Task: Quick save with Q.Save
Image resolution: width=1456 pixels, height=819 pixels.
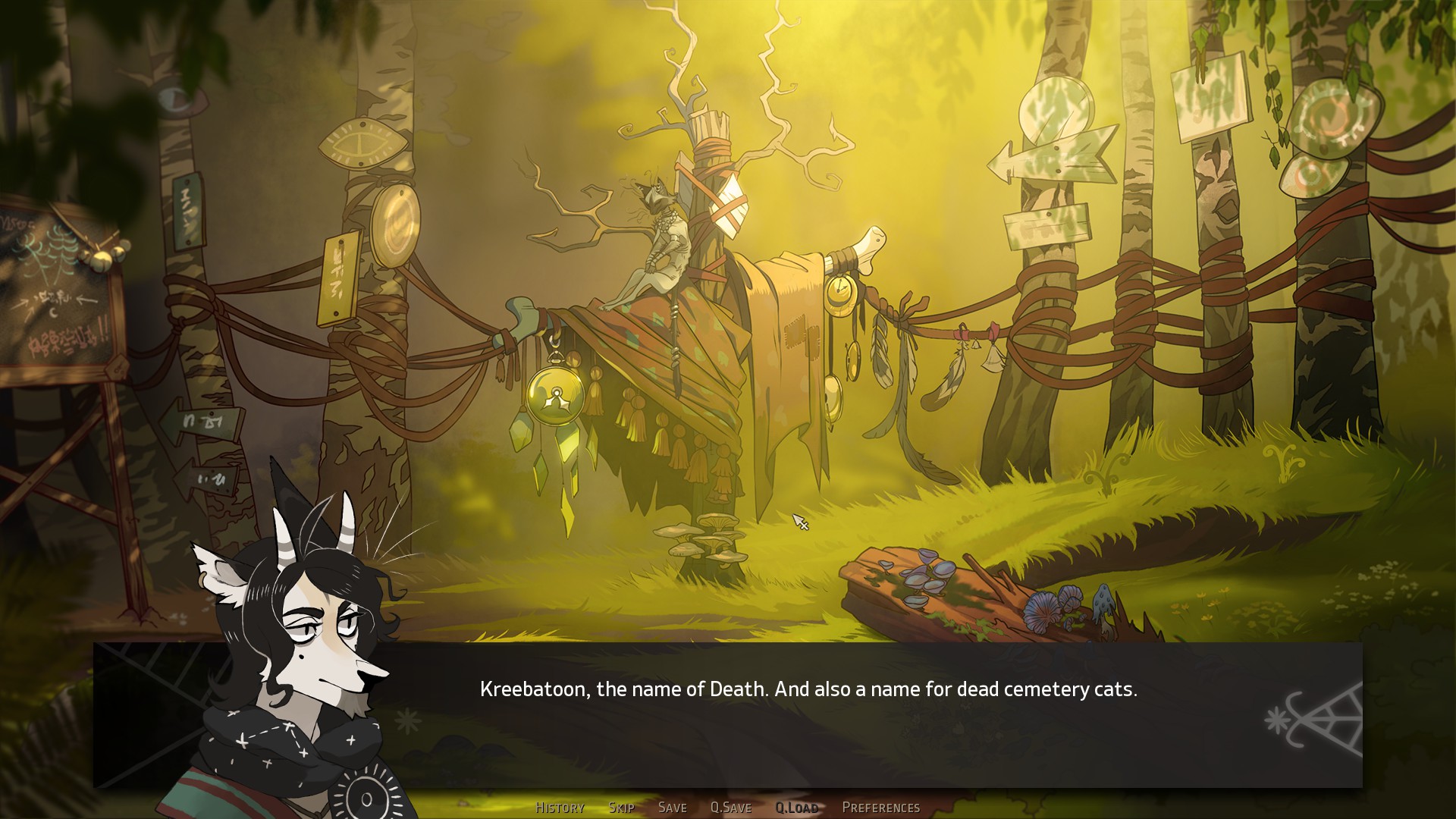Action: tap(730, 808)
